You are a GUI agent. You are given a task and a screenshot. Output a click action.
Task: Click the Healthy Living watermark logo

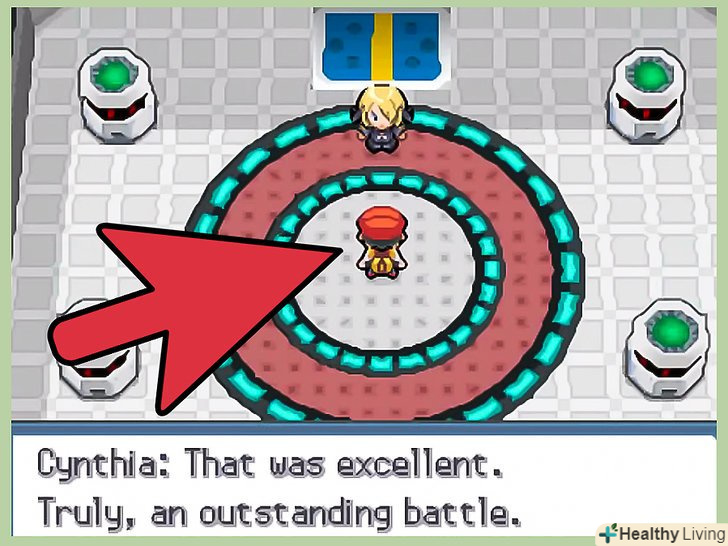click(x=658, y=531)
